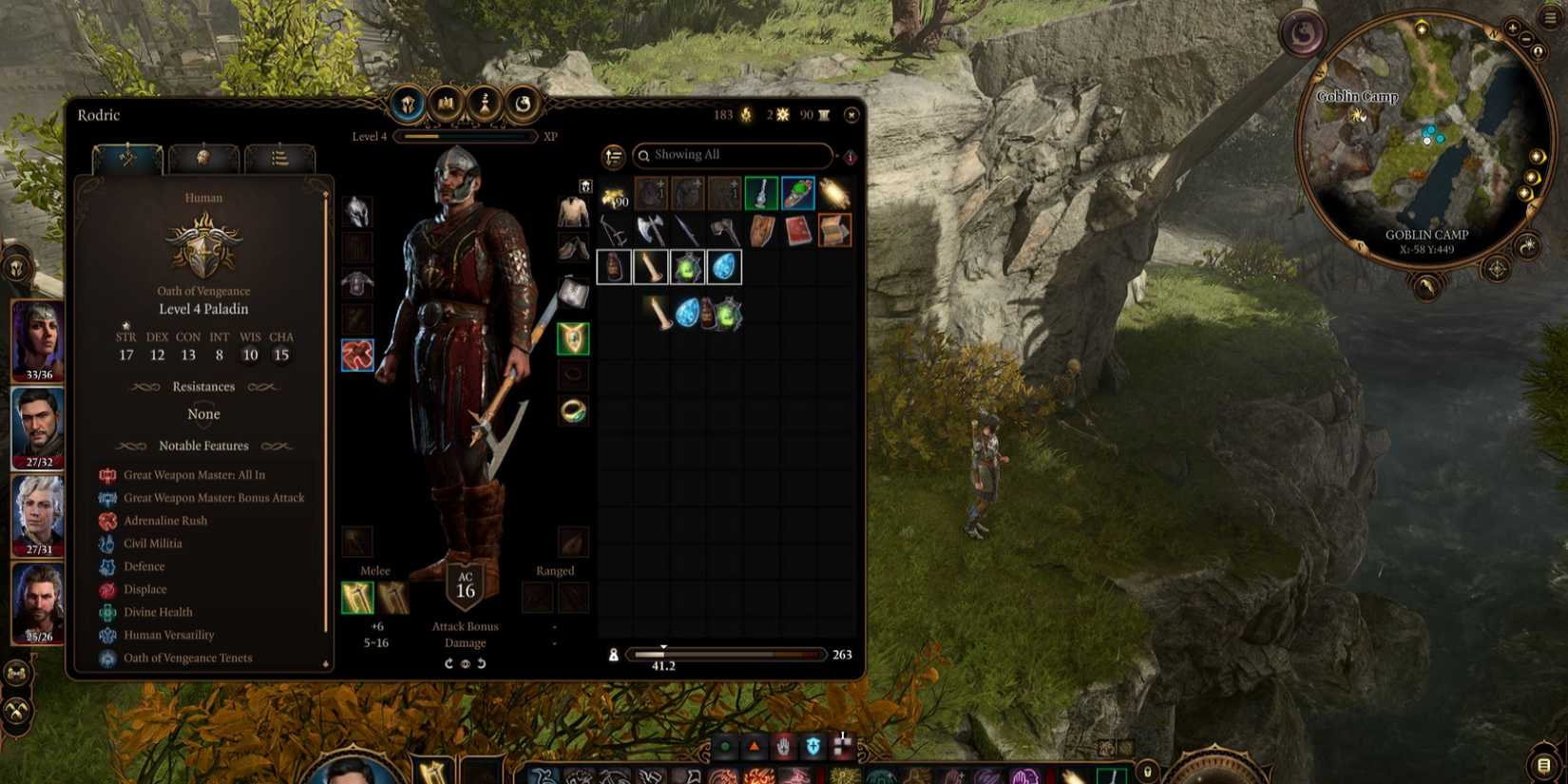Click the AC shield emblem showing 16

465,584
